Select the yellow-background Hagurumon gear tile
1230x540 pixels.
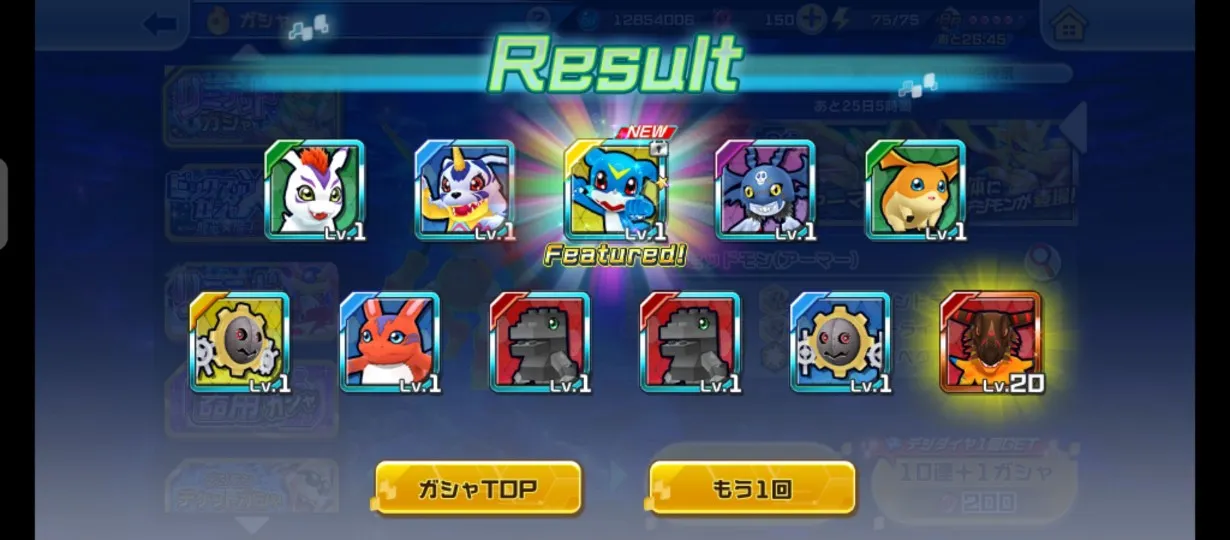point(240,342)
